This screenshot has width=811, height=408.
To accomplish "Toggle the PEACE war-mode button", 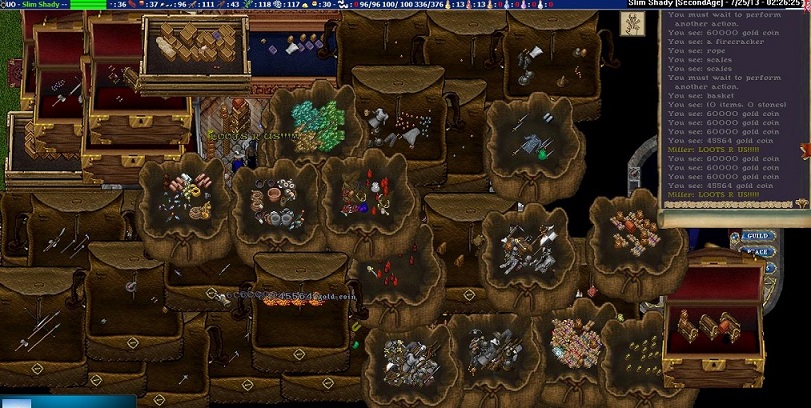I will pos(757,252).
